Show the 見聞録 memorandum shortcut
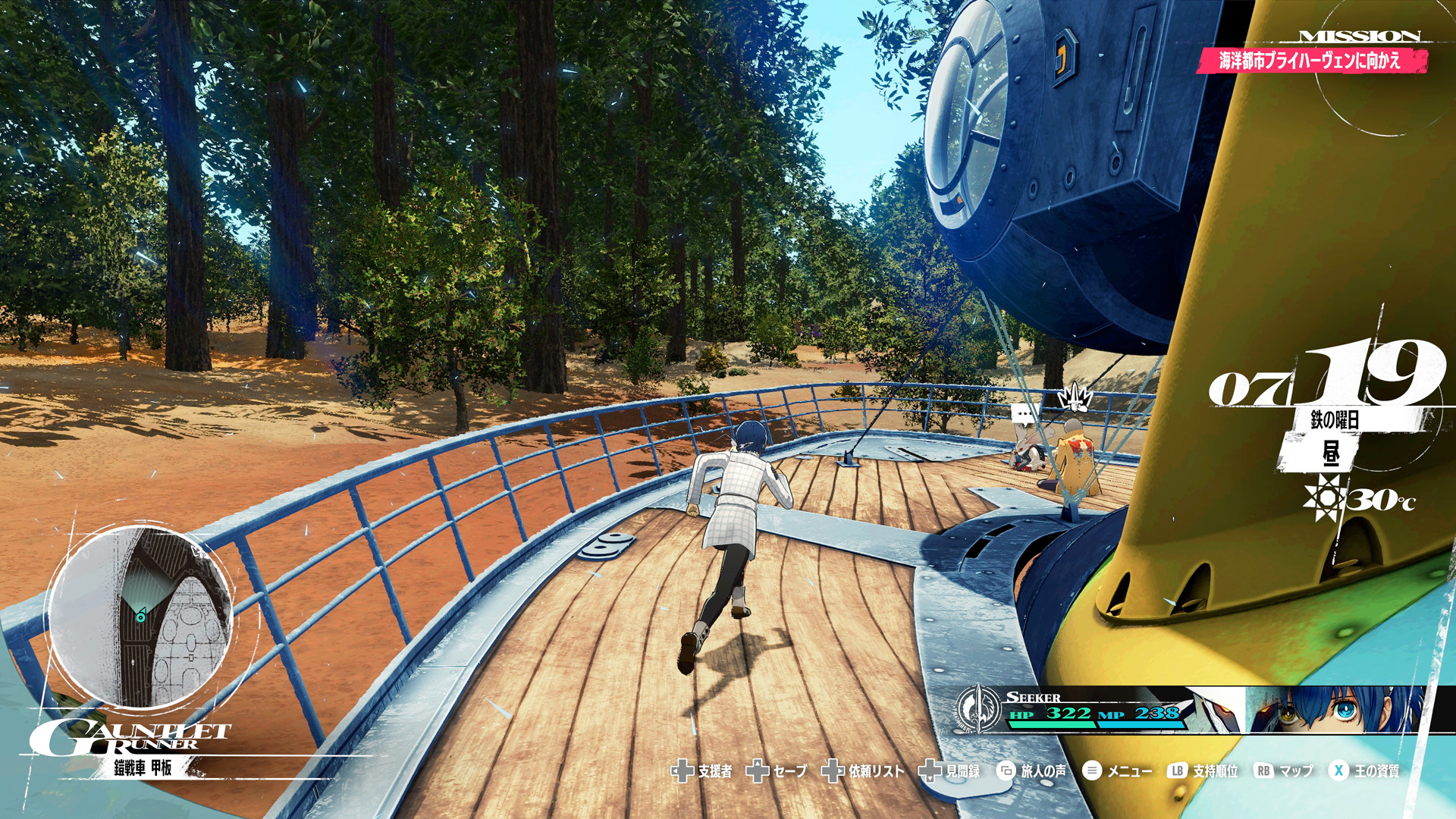Screen dimensions: 1456x819 pyautogui.click(x=949, y=771)
